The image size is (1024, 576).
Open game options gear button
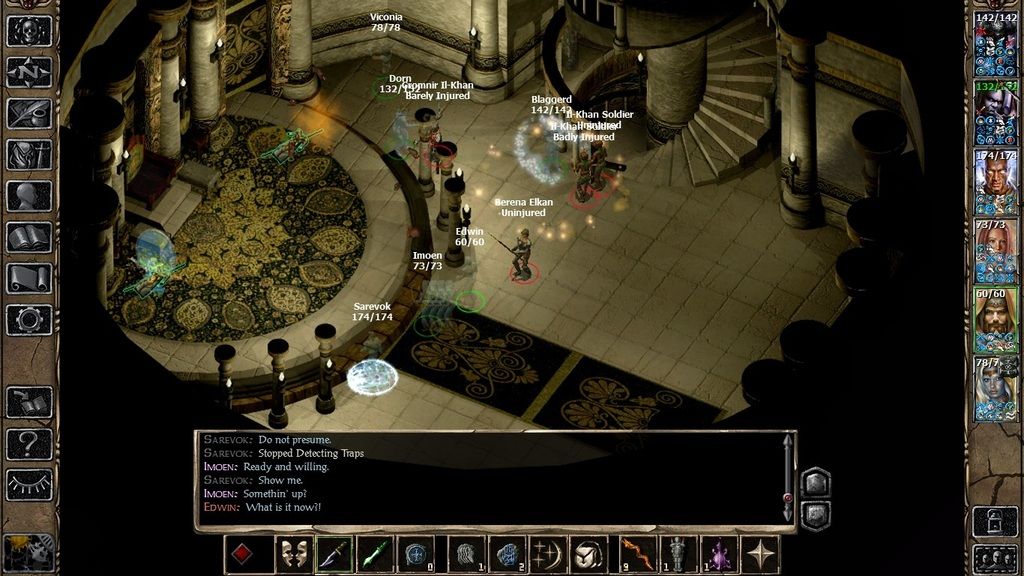tap(29, 320)
